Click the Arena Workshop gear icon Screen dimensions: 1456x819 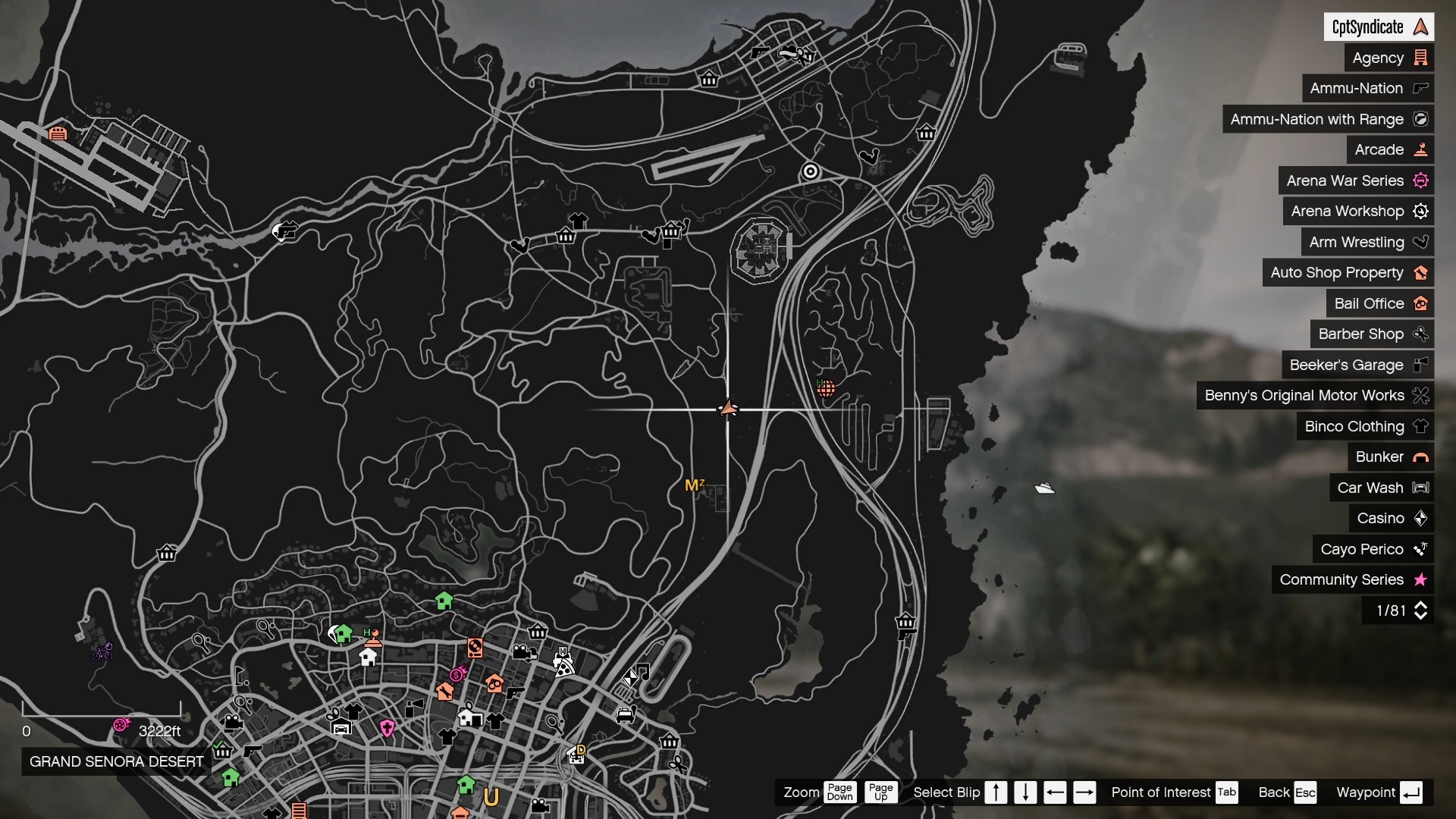(x=1421, y=211)
